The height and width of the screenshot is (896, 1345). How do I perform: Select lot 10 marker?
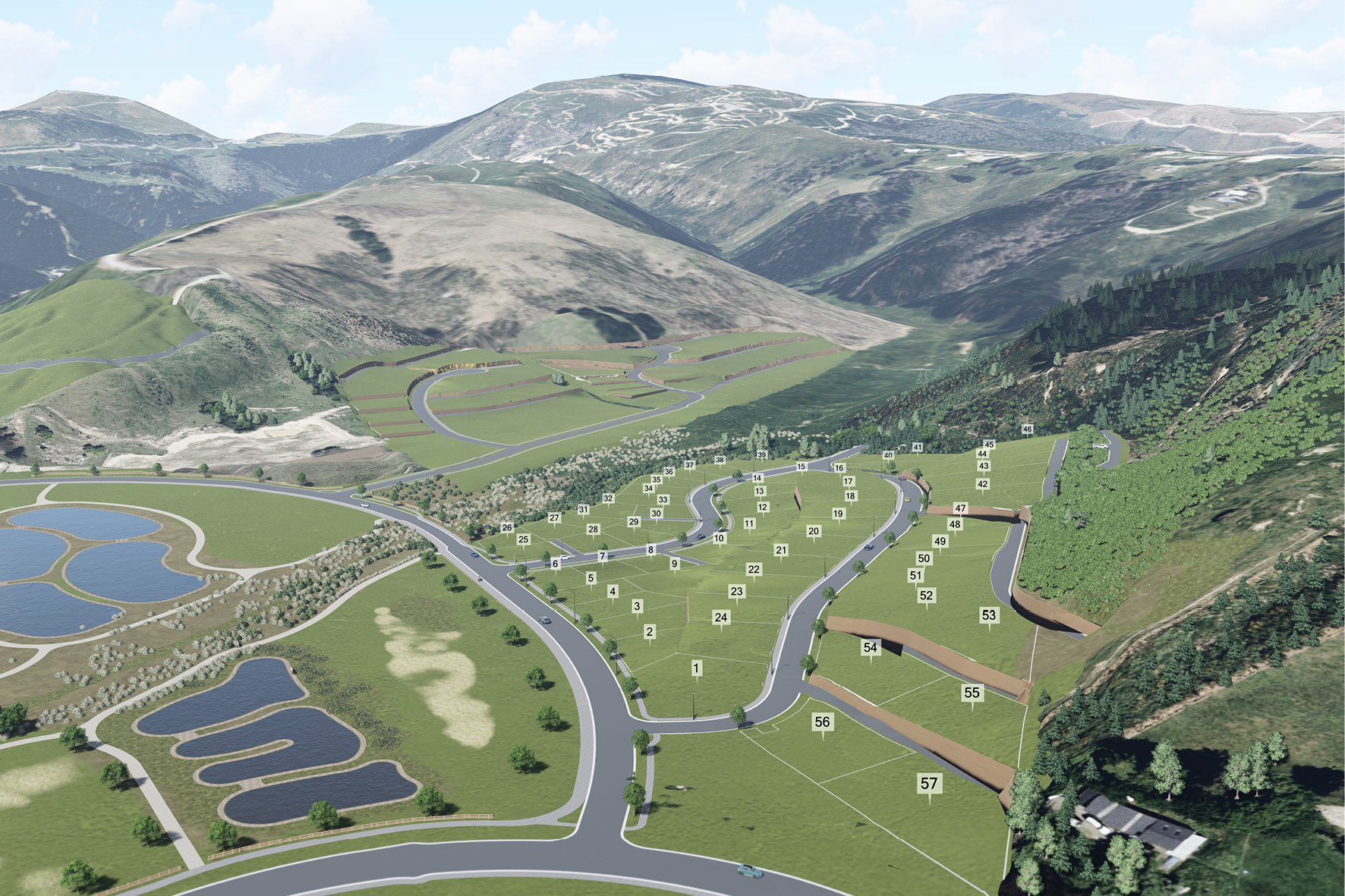tap(719, 538)
